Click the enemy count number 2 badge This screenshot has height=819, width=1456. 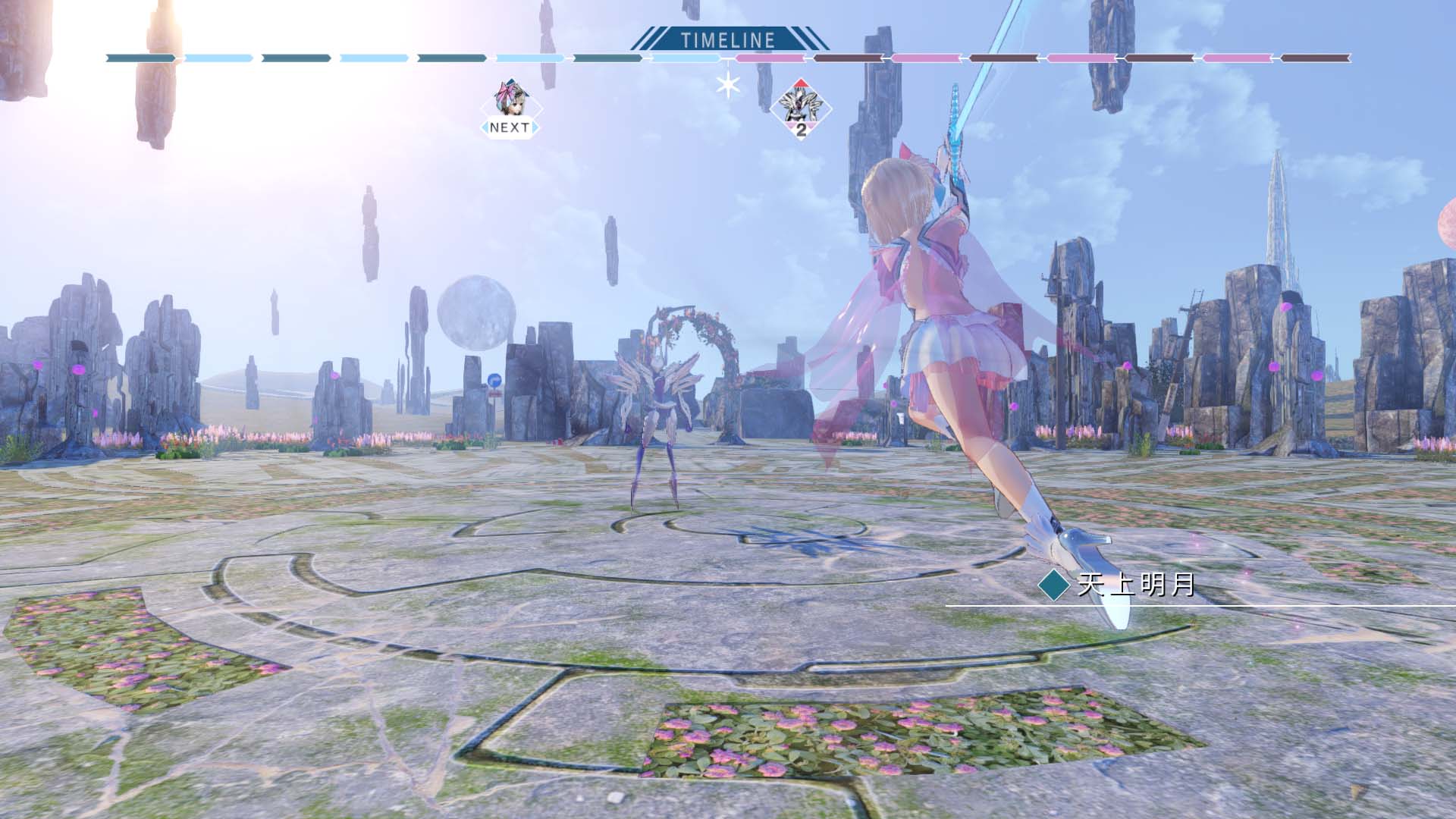pyautogui.click(x=801, y=130)
